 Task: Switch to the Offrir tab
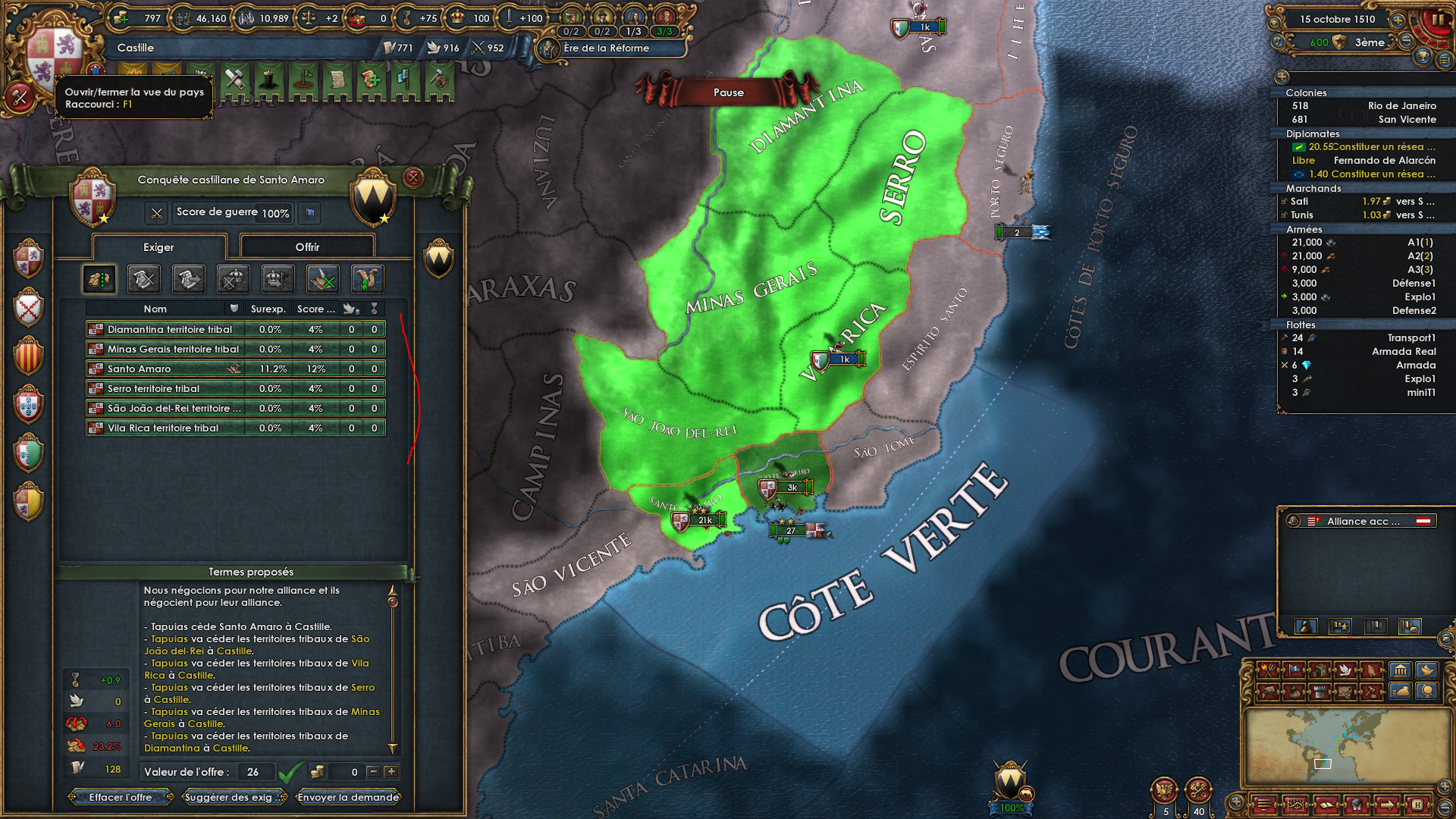pyautogui.click(x=307, y=246)
